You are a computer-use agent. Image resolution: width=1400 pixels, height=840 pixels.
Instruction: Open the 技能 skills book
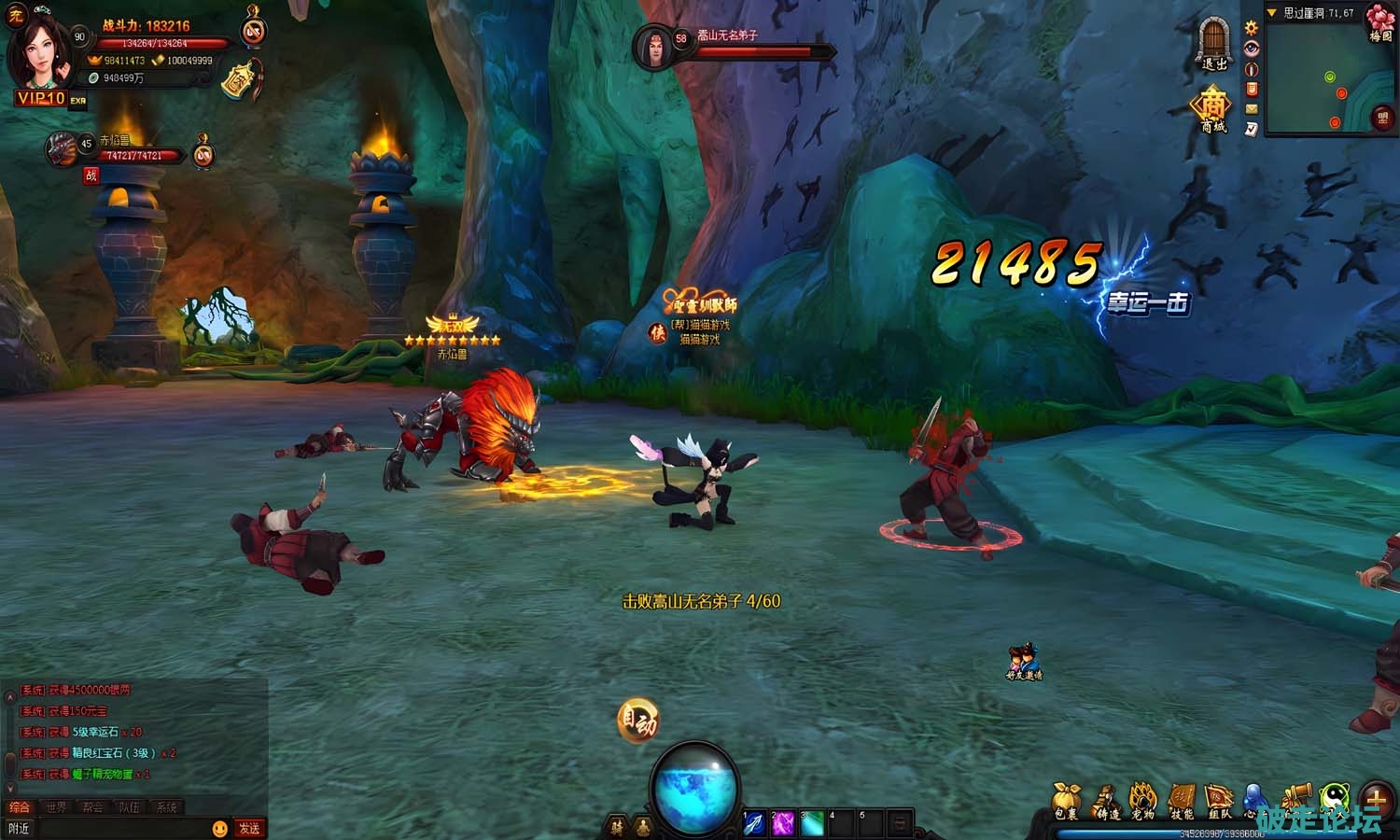[x=1182, y=801]
